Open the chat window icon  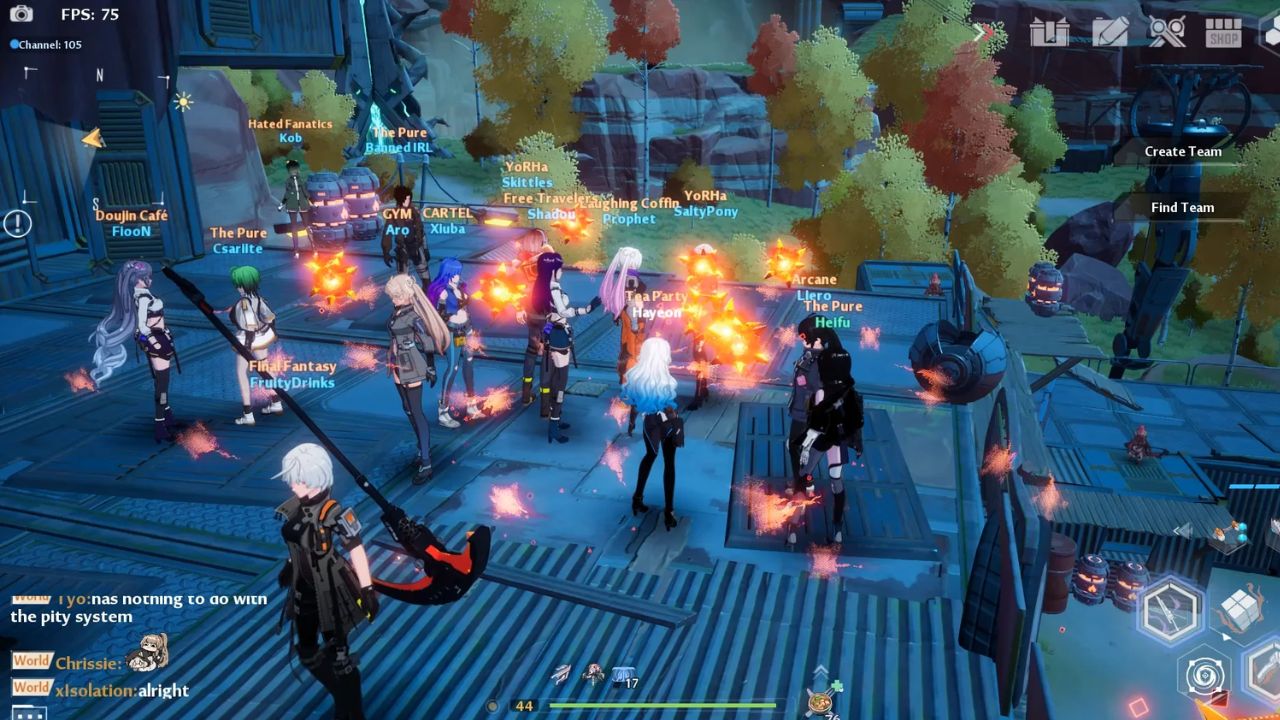29,712
